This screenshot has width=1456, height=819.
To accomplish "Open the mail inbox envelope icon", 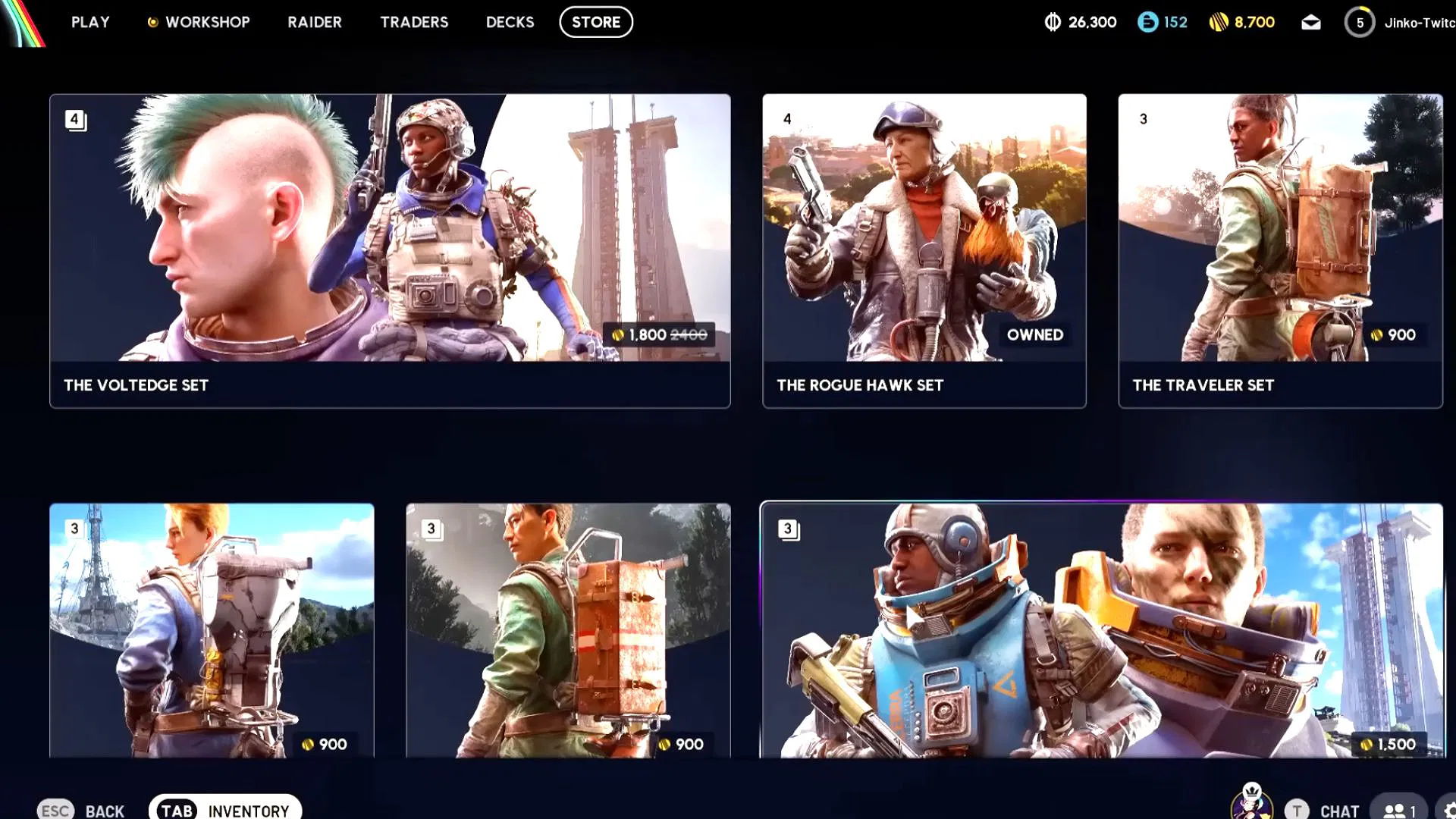I will [1311, 22].
